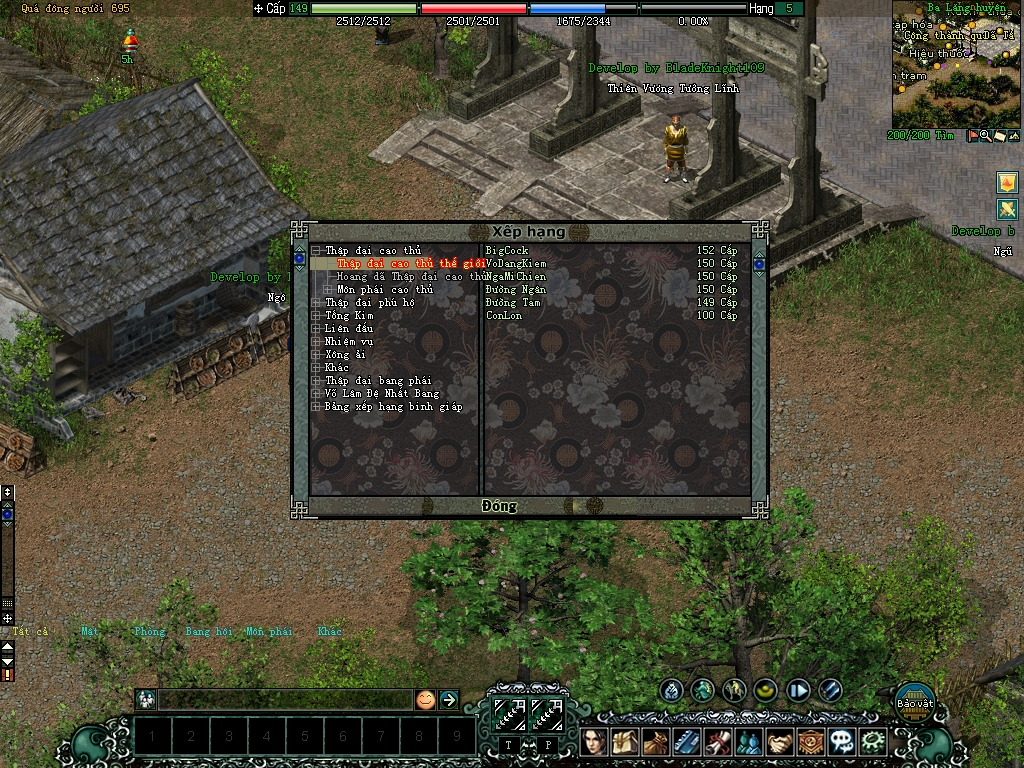This screenshot has height=768, width=1024.
Task: Pick player VoDangKiem in the ranking list
Action: coord(516,264)
